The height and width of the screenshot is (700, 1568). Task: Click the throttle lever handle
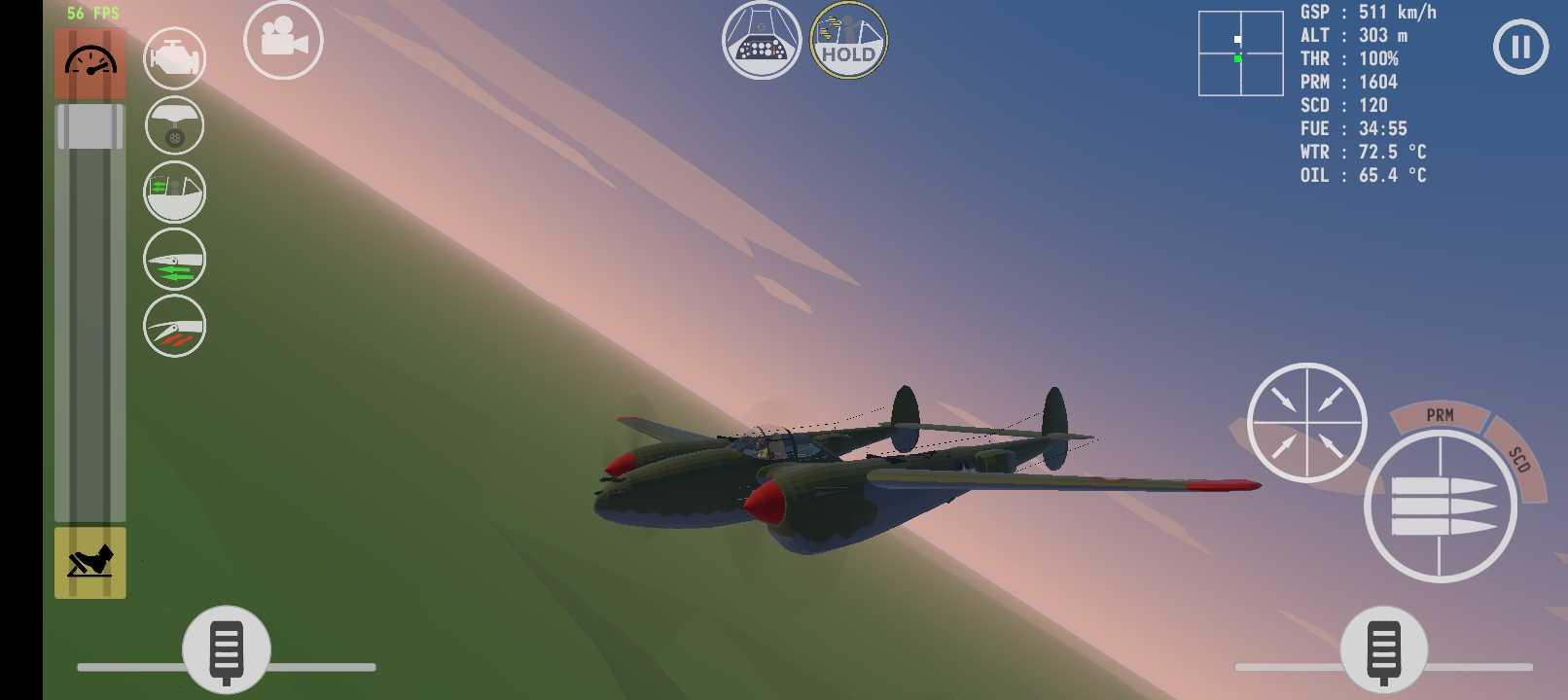click(x=89, y=126)
